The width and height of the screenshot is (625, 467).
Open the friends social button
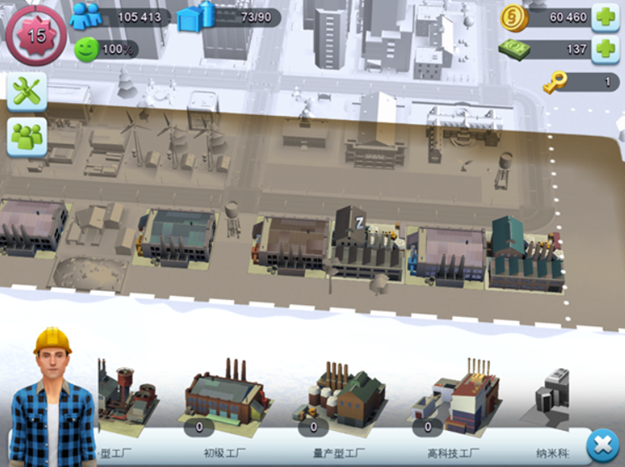(x=28, y=137)
